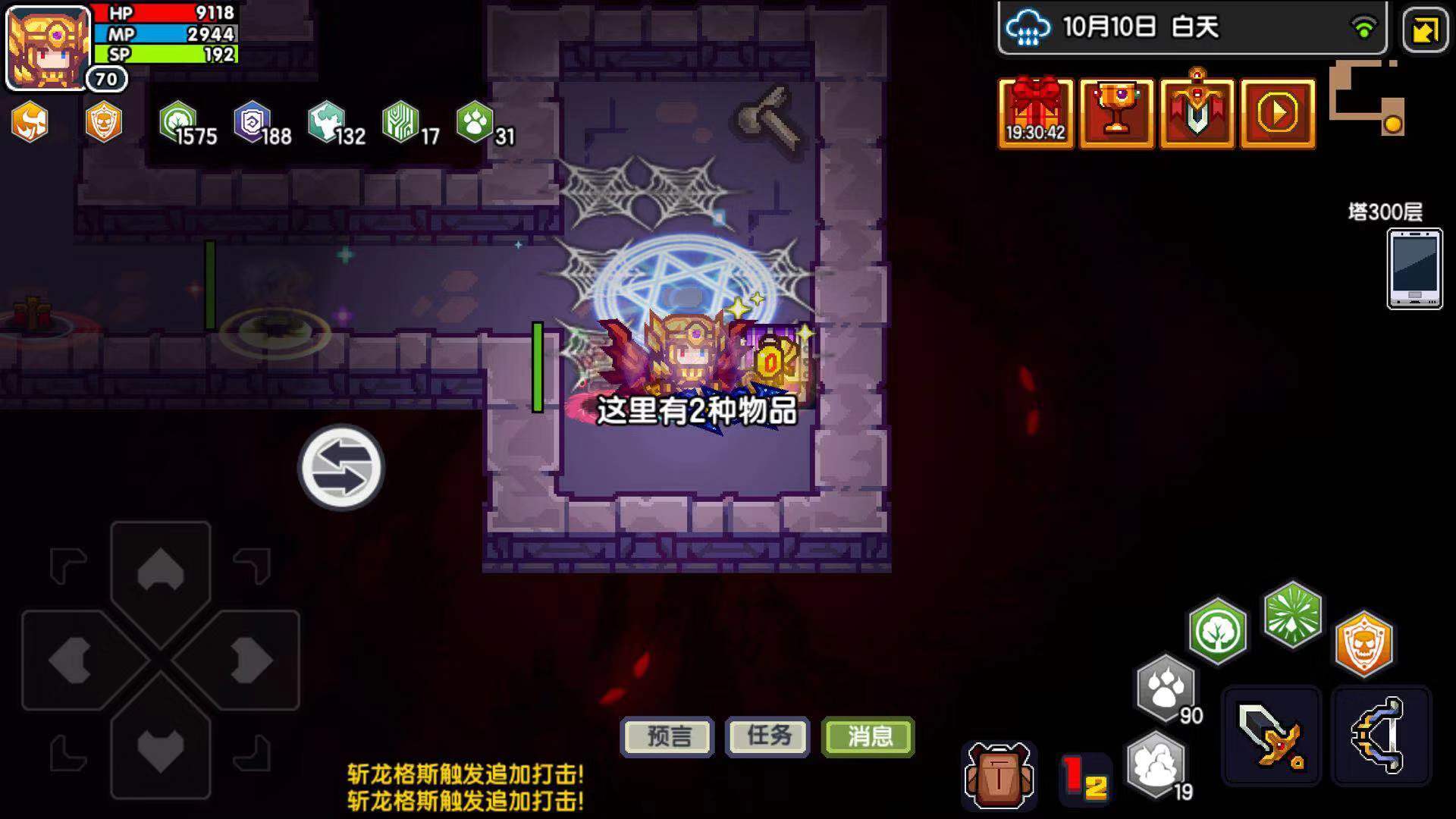Switch to the 任务 tab

point(766,736)
